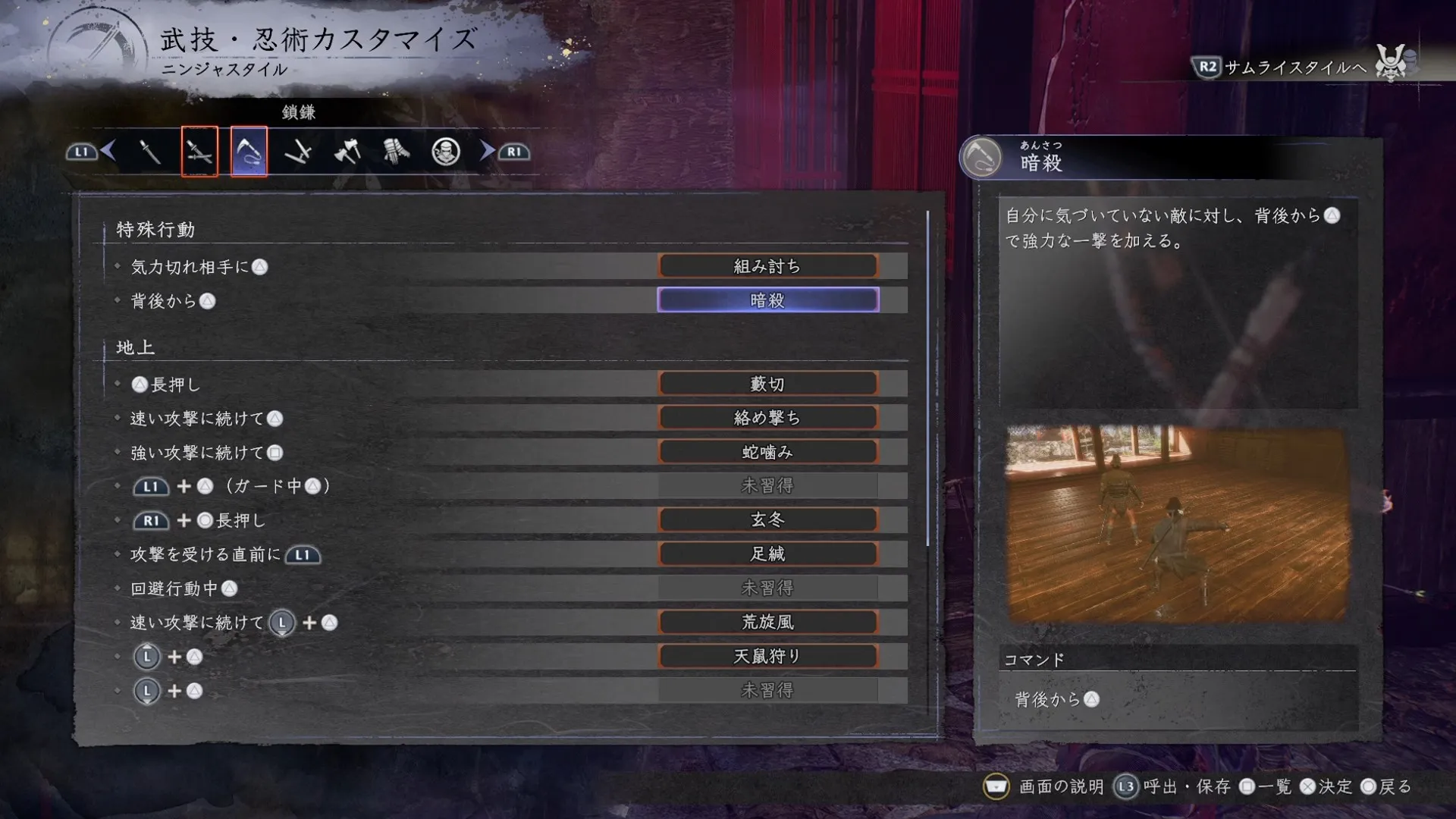Choose the 足絨 skill slot

767,554
